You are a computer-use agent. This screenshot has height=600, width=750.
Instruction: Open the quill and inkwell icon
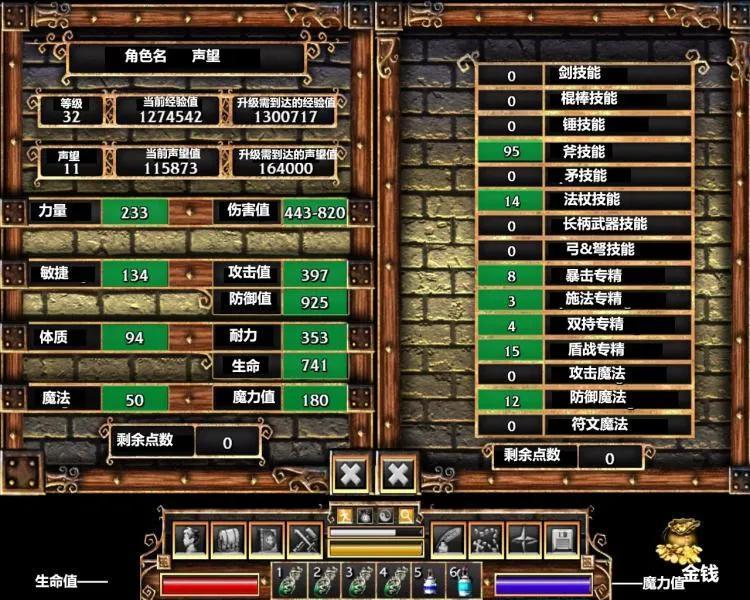pos(448,541)
